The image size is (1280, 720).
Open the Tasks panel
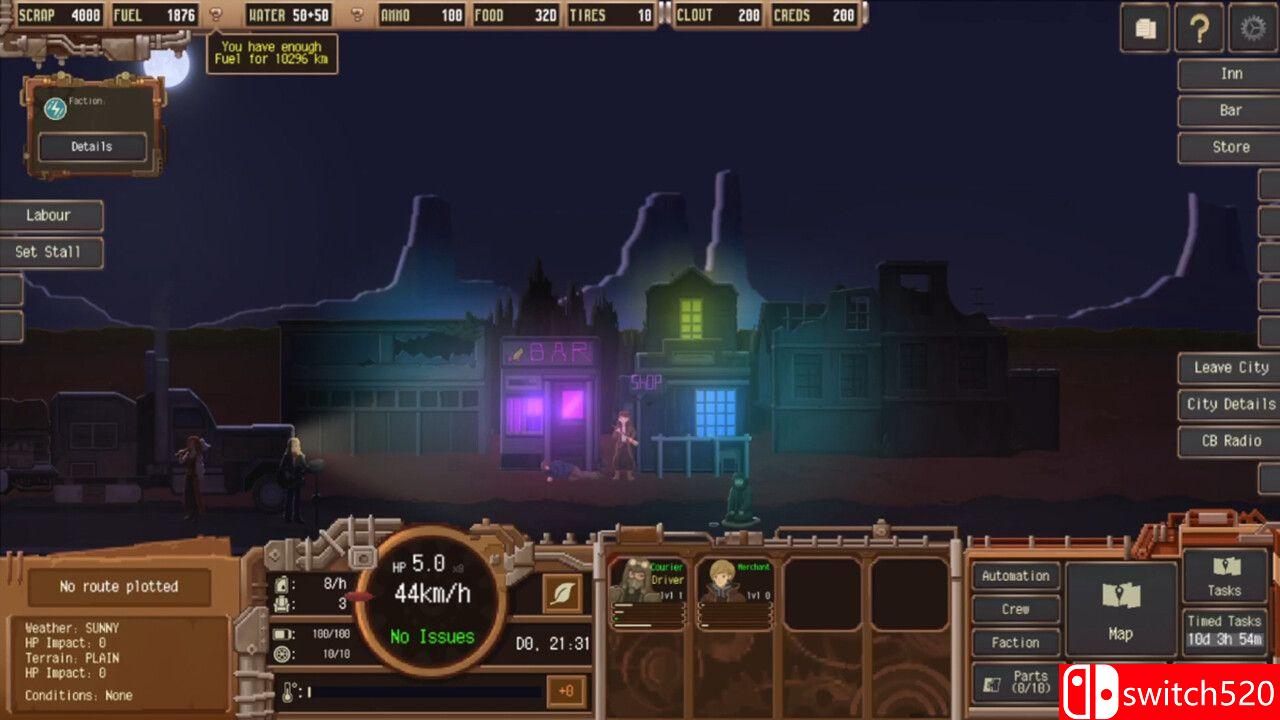pyautogui.click(x=1224, y=576)
